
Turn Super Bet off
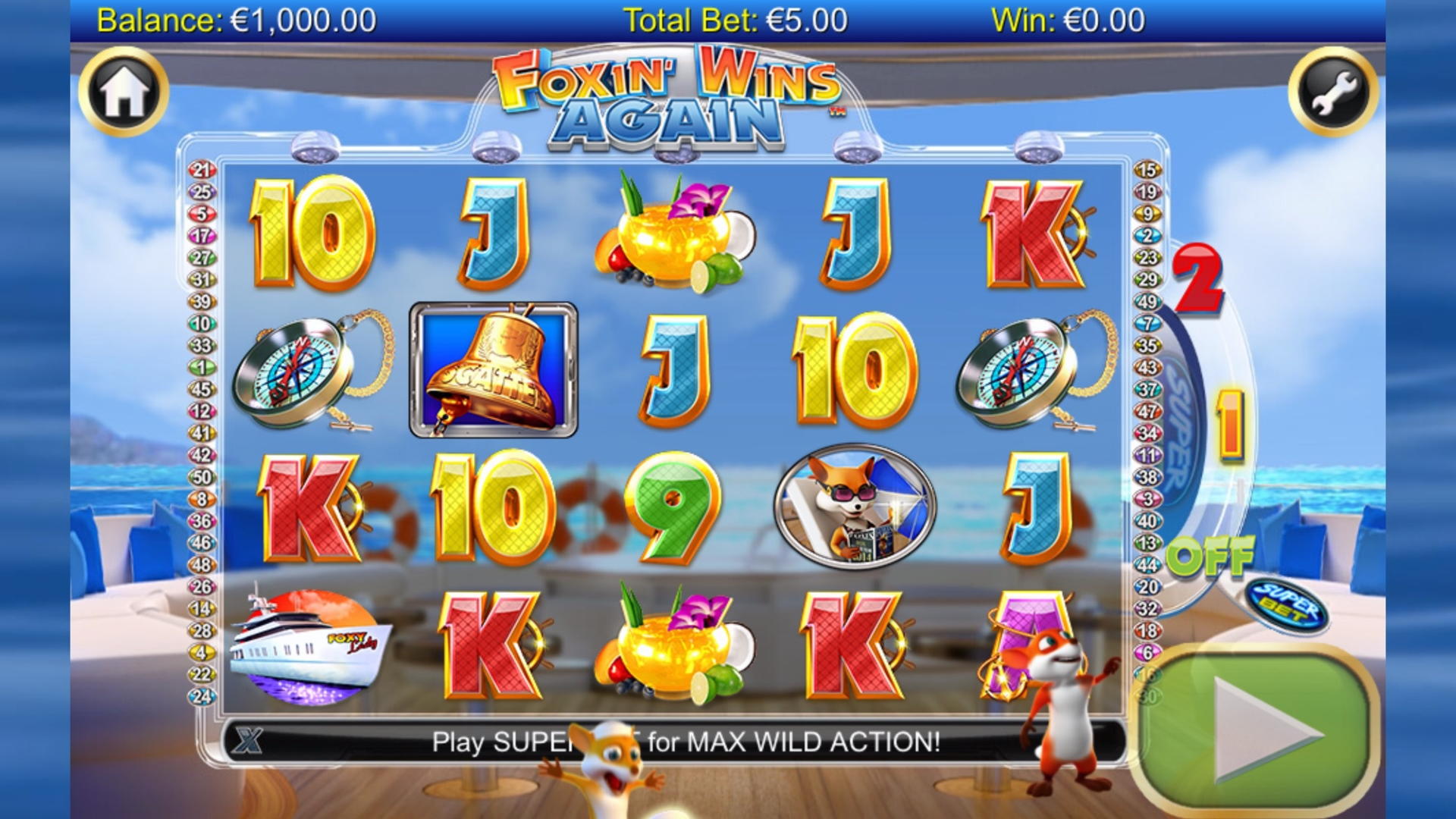click(1210, 558)
